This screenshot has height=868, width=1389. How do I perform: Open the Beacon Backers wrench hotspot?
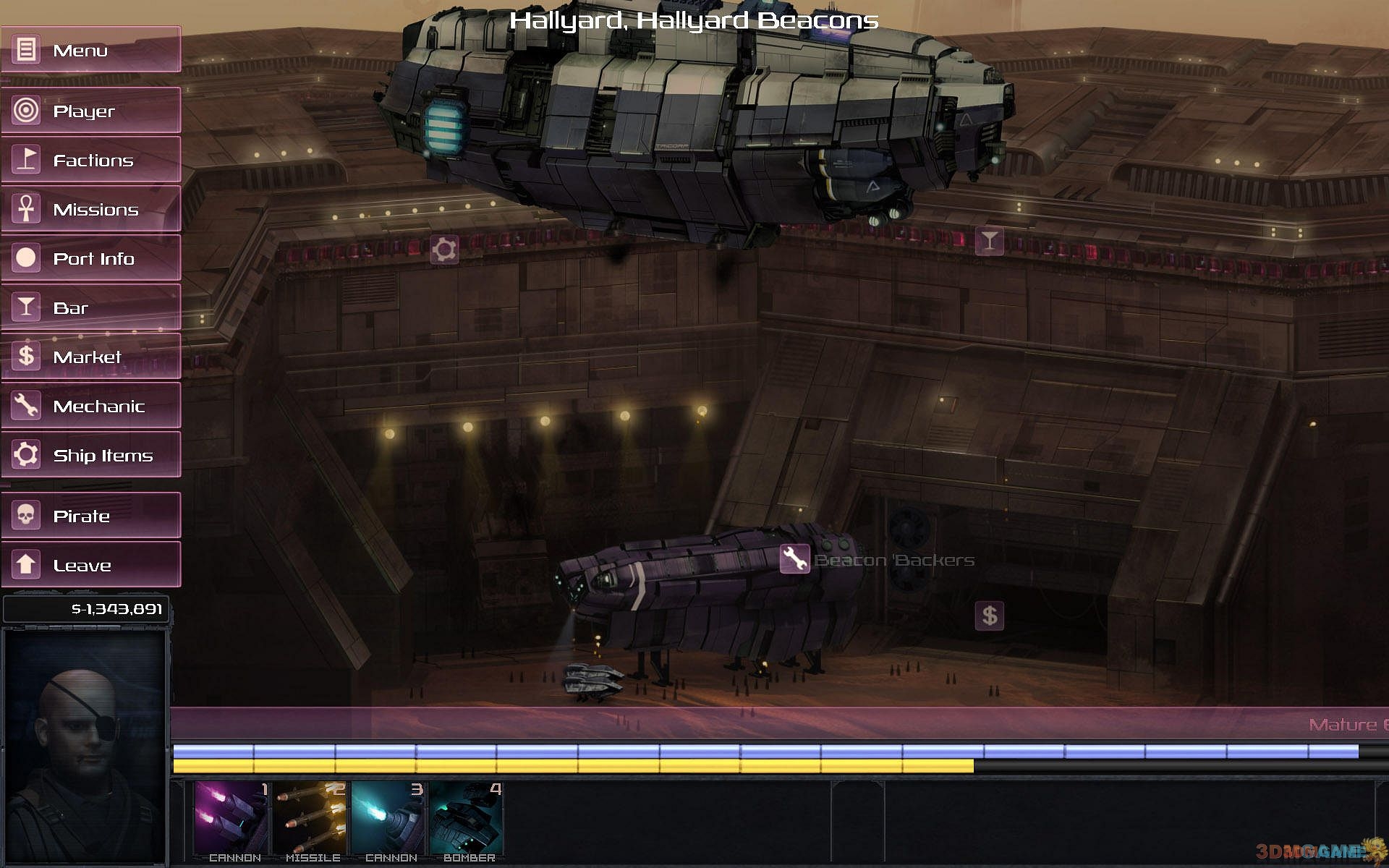[x=794, y=559]
